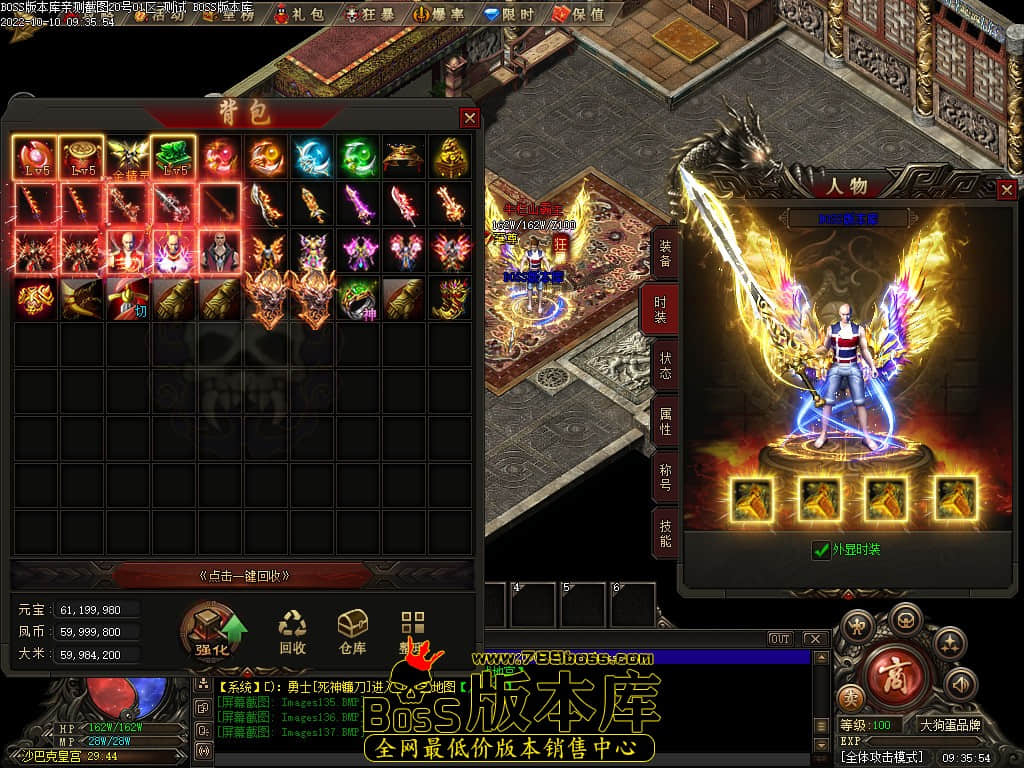This screenshot has width=1024, height=768.
Task: Open the 状态 status tab
Action: pyautogui.click(x=664, y=365)
